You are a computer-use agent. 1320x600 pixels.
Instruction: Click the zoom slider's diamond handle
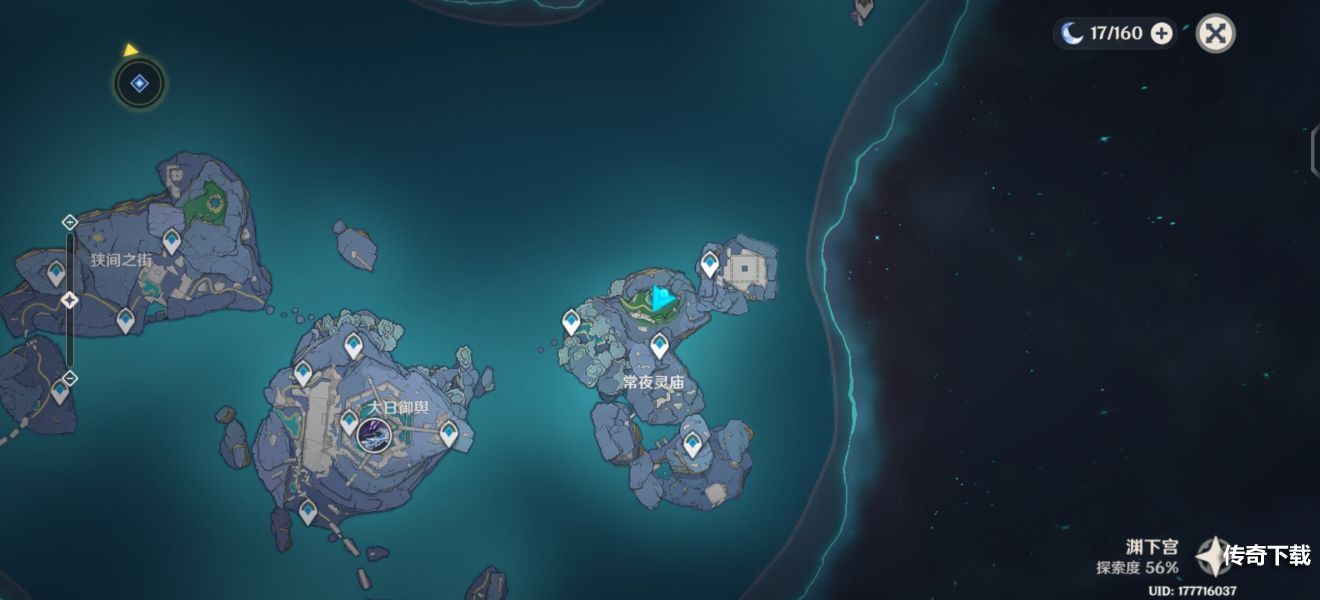[x=69, y=300]
